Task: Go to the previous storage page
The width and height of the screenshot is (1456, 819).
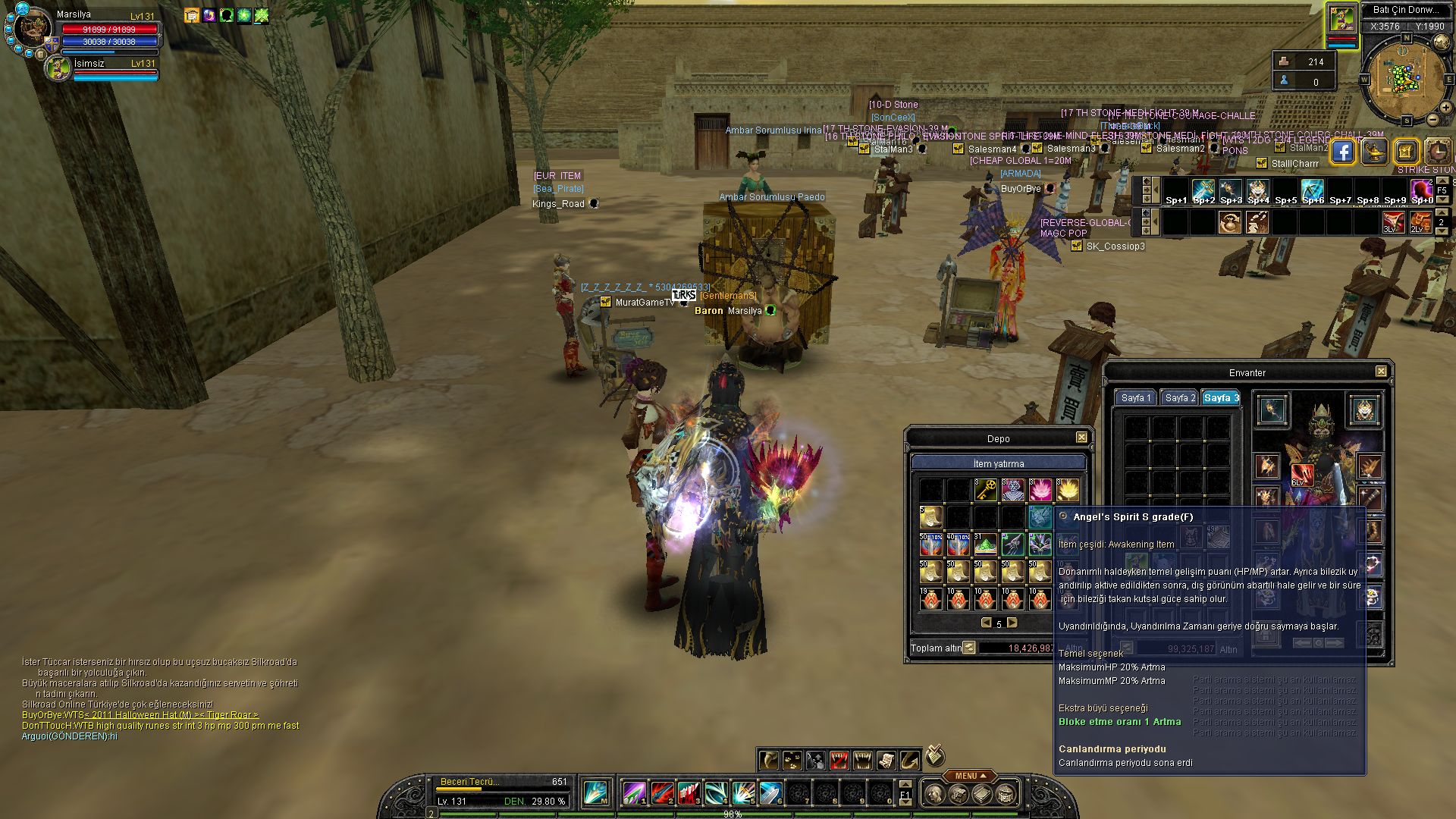Action: coord(986,623)
